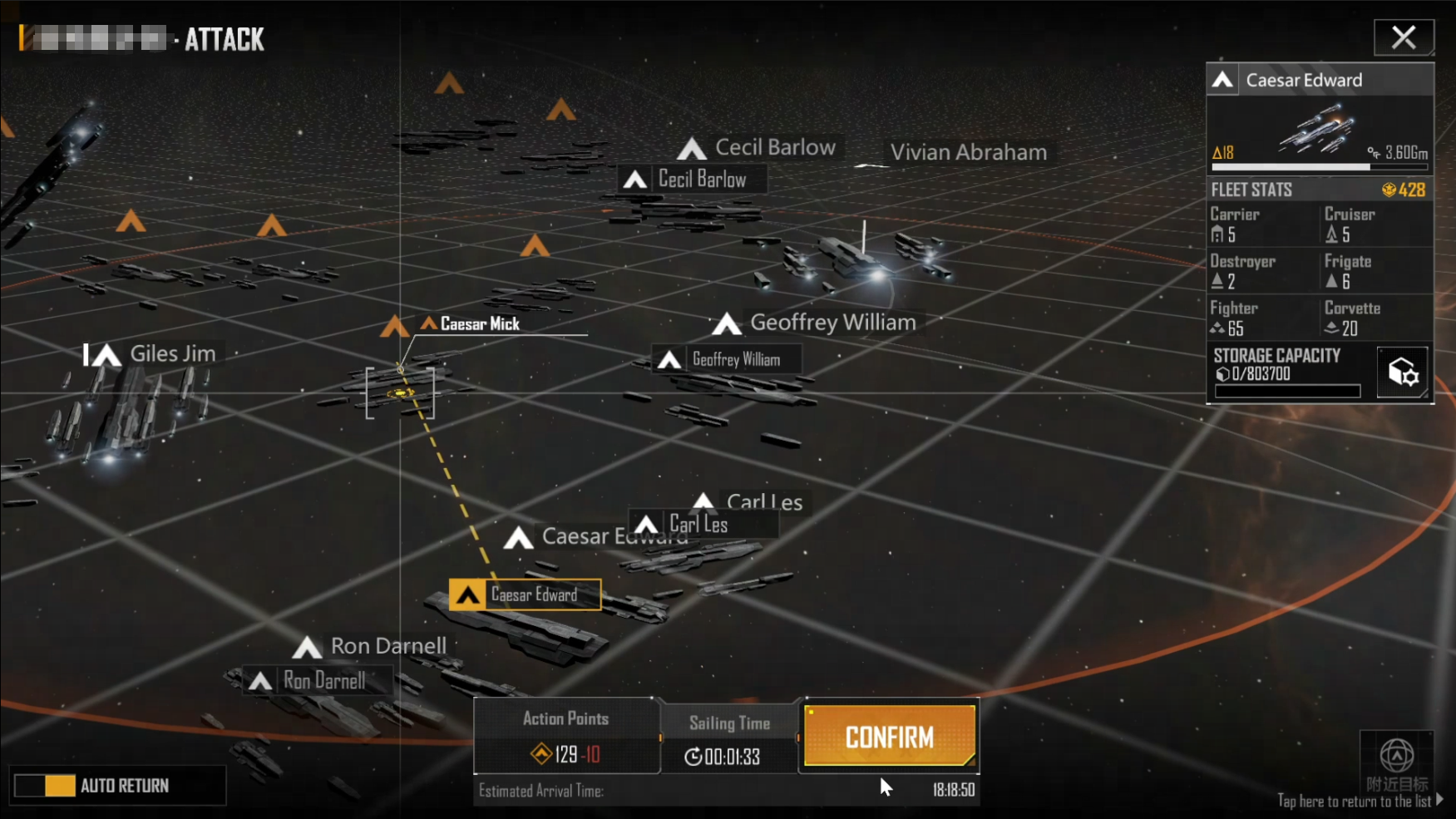
Task: Select the Ron Darnell fleet tag
Action: (317, 681)
